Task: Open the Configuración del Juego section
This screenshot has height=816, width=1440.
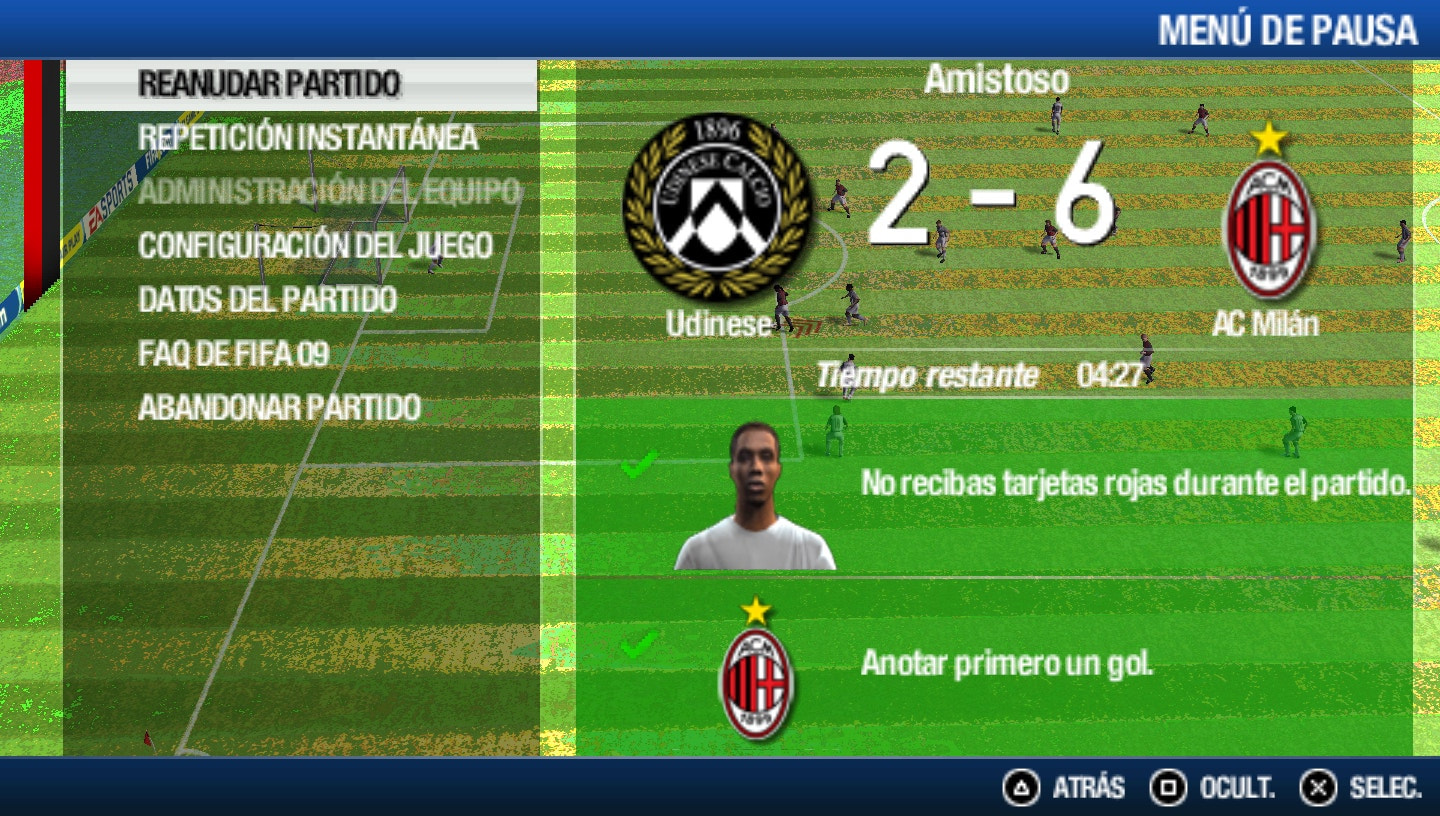Action: [318, 246]
